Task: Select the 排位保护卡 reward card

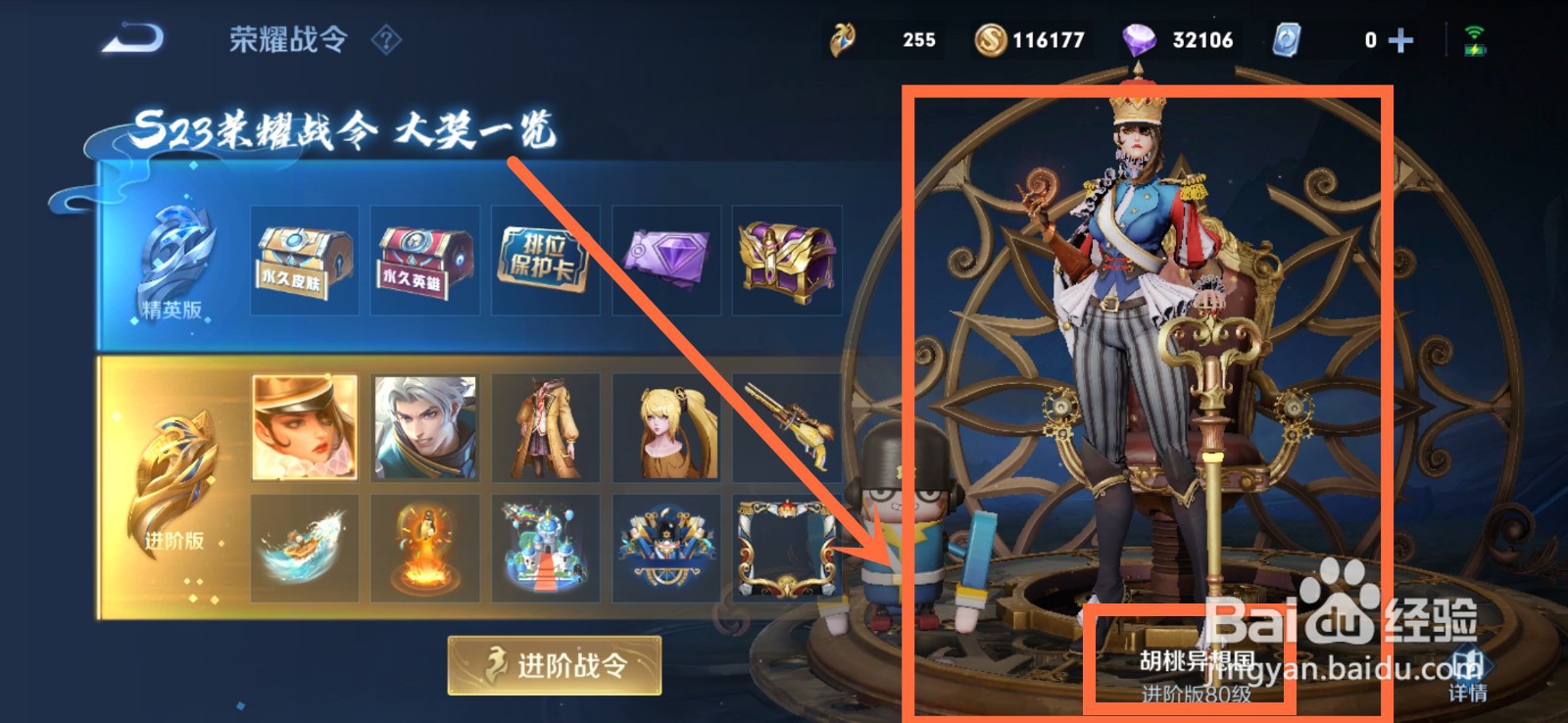Action: pyautogui.click(x=545, y=257)
